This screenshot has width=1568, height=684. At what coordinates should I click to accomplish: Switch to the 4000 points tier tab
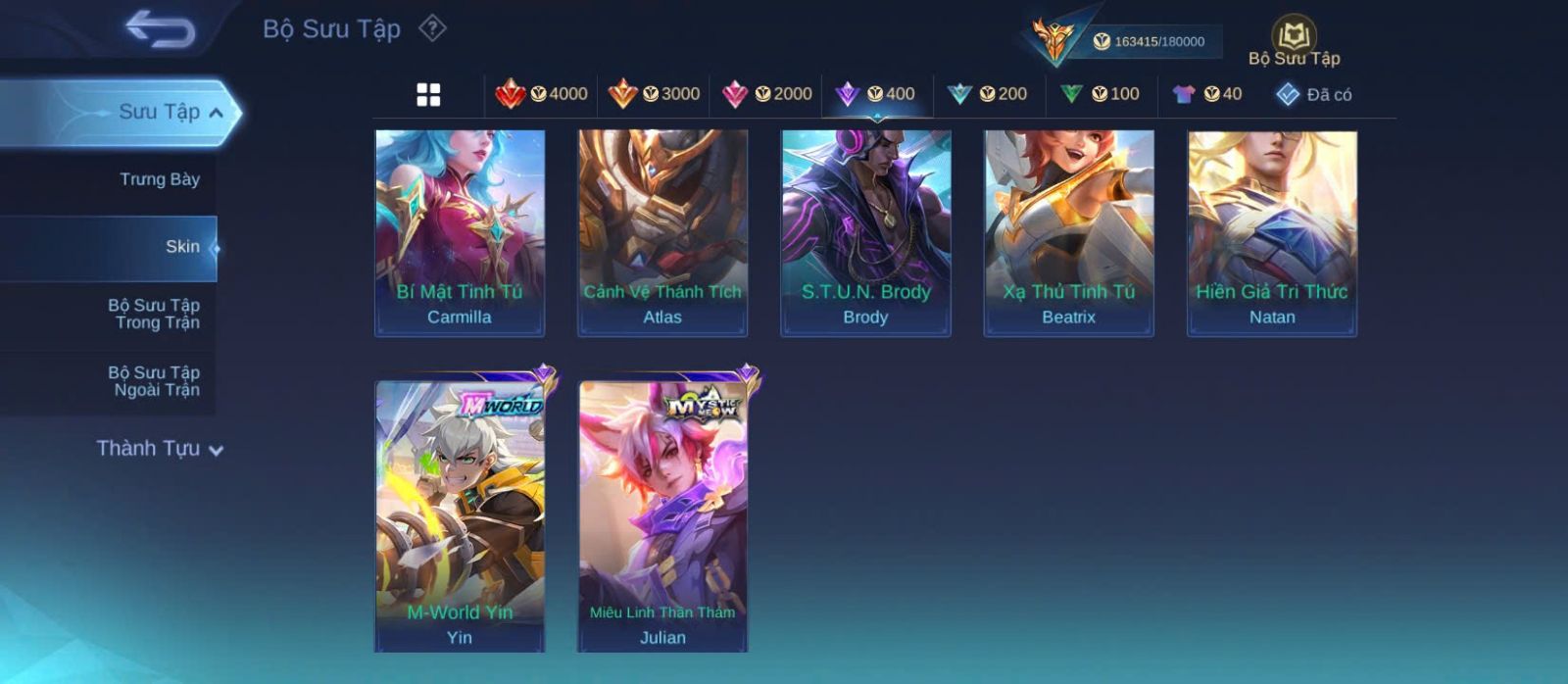542,94
